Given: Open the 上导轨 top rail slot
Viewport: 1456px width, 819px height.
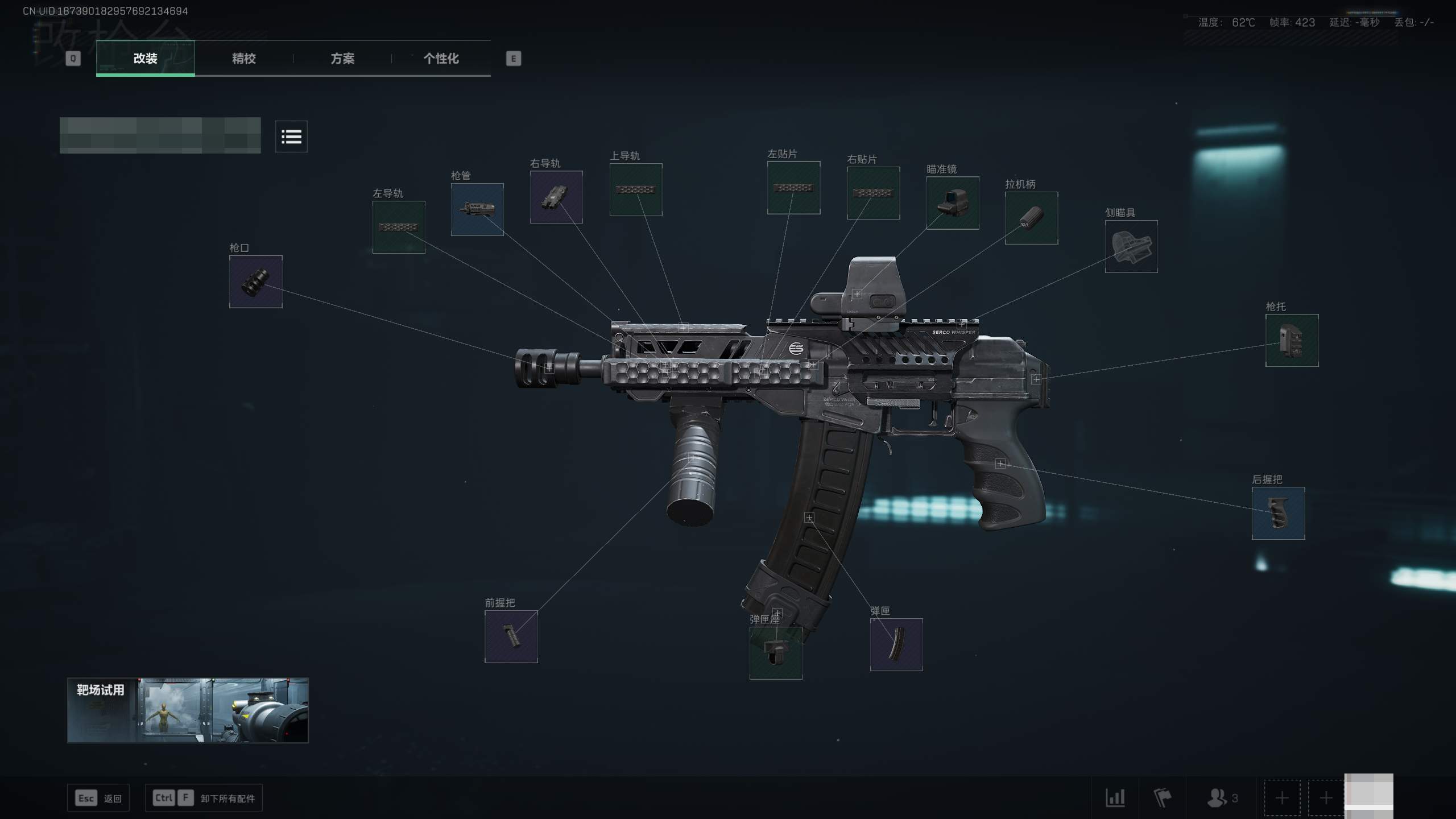Looking at the screenshot, I should point(636,190).
